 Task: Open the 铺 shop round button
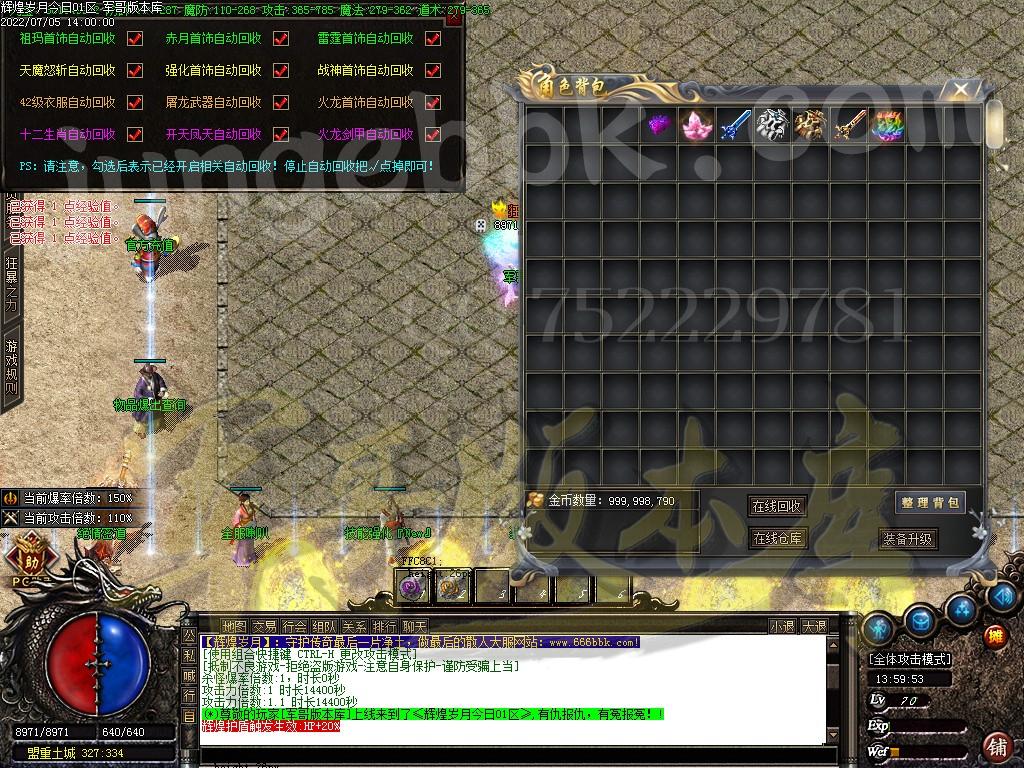(x=996, y=746)
